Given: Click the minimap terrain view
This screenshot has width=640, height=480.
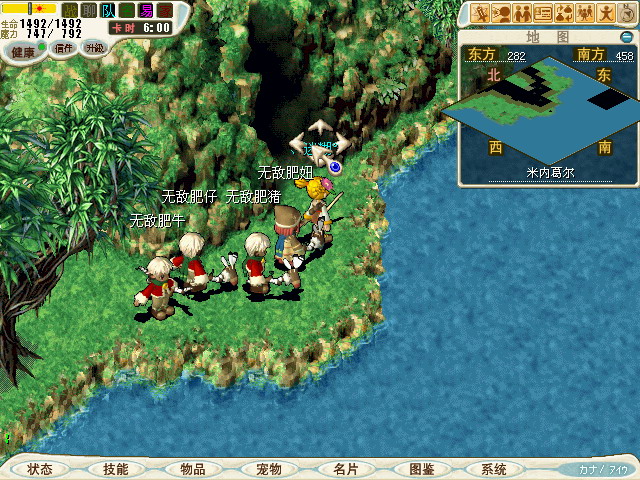Looking at the screenshot, I should [x=546, y=103].
